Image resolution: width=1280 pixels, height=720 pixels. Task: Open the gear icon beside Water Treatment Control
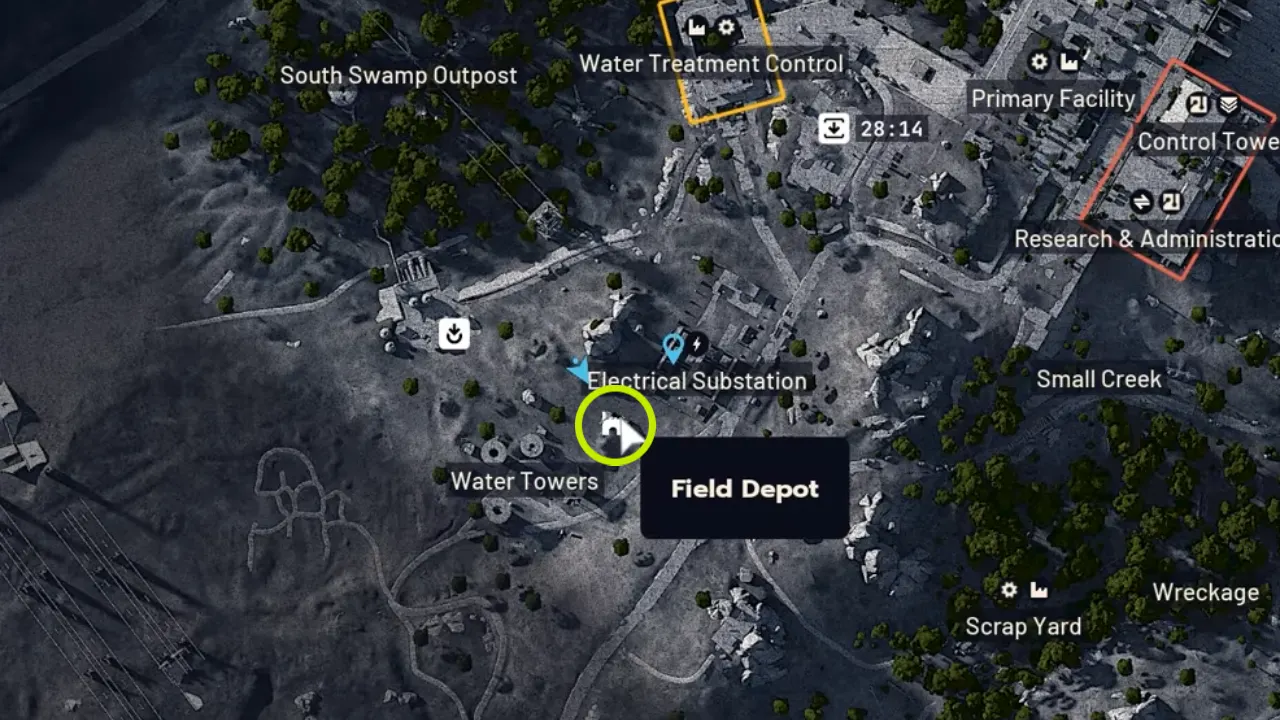pyautogui.click(x=725, y=27)
